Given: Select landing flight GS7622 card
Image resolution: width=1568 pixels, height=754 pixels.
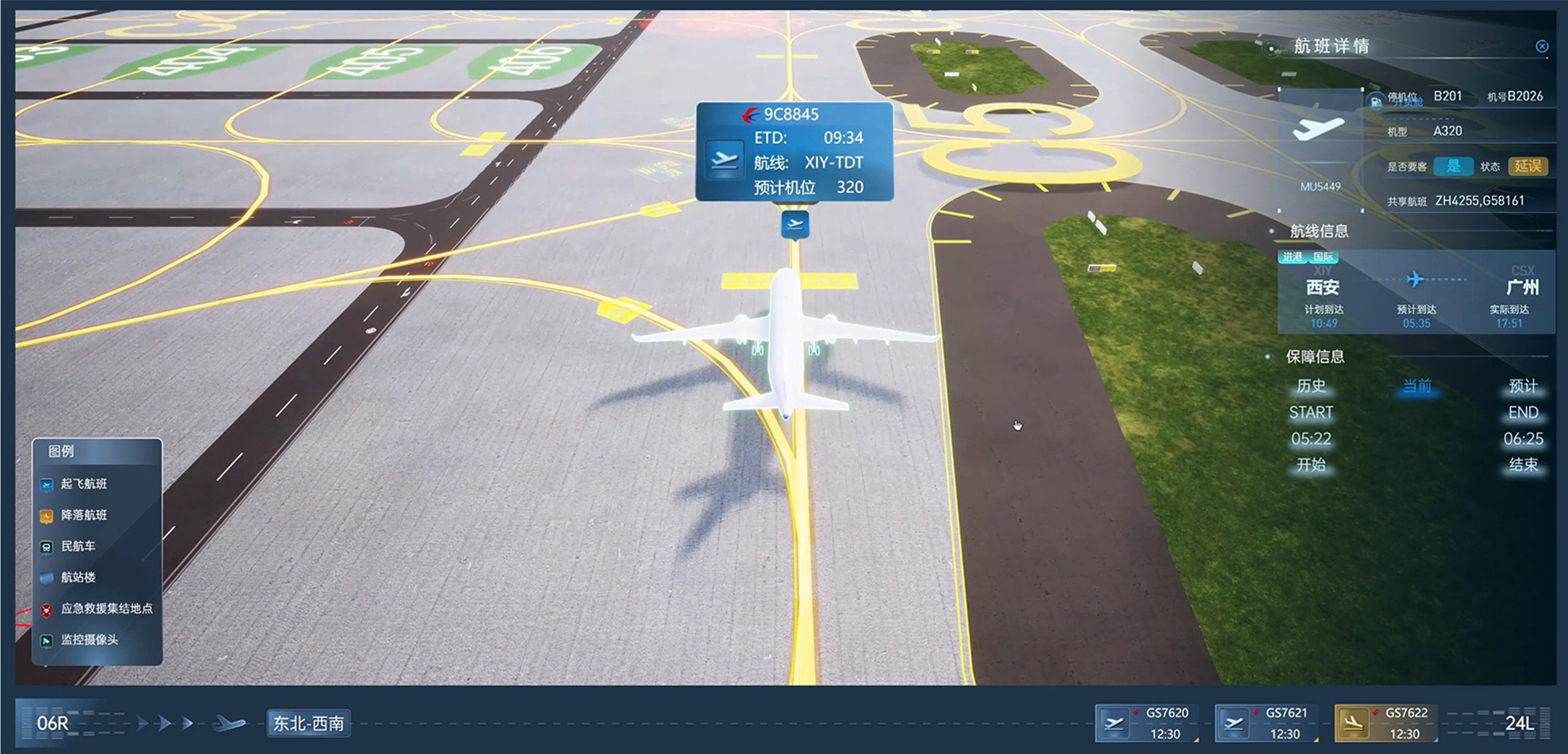Looking at the screenshot, I should 1385,723.
